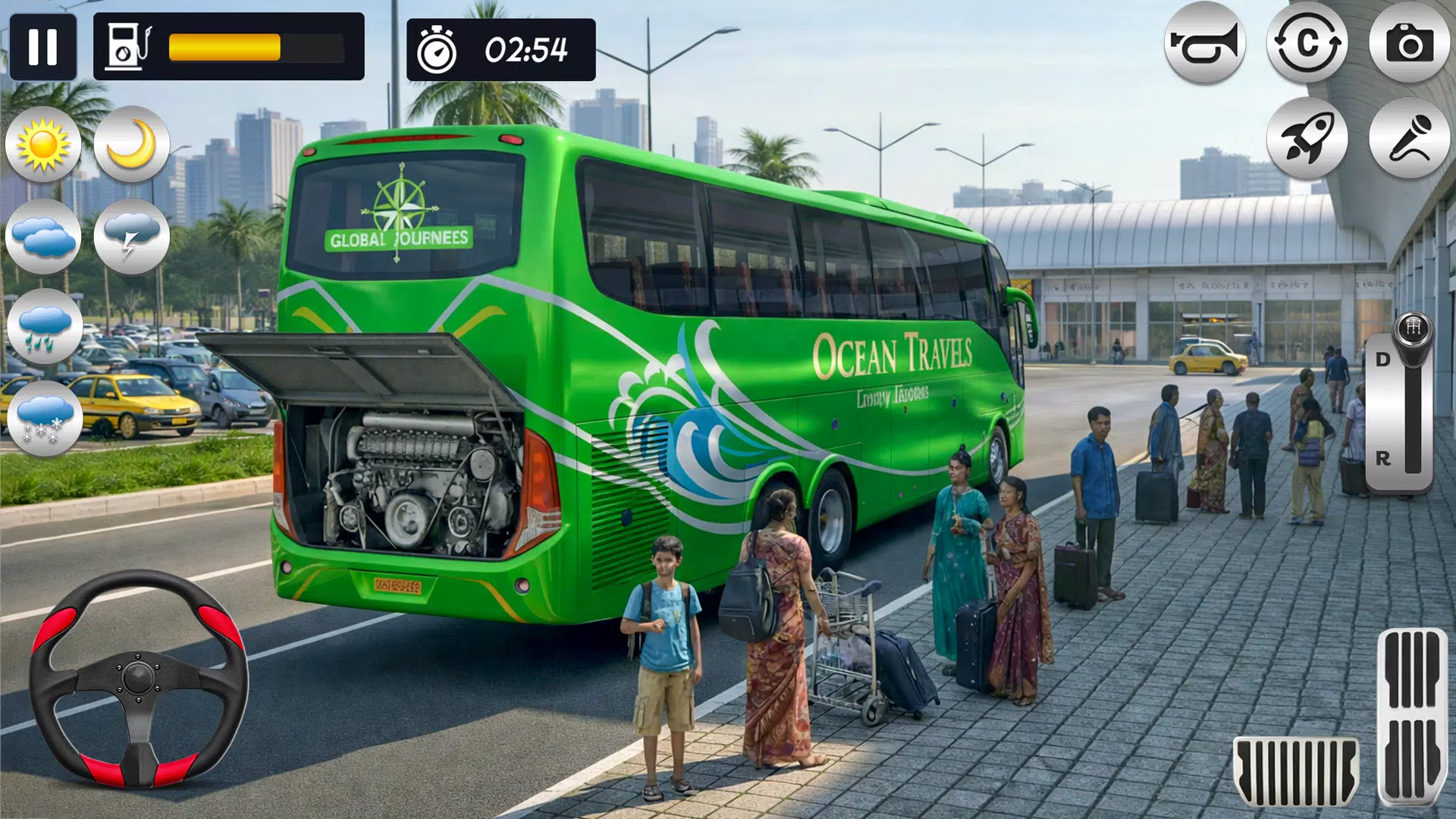Enable snowy weather mode
The height and width of the screenshot is (819, 1456).
click(x=45, y=417)
